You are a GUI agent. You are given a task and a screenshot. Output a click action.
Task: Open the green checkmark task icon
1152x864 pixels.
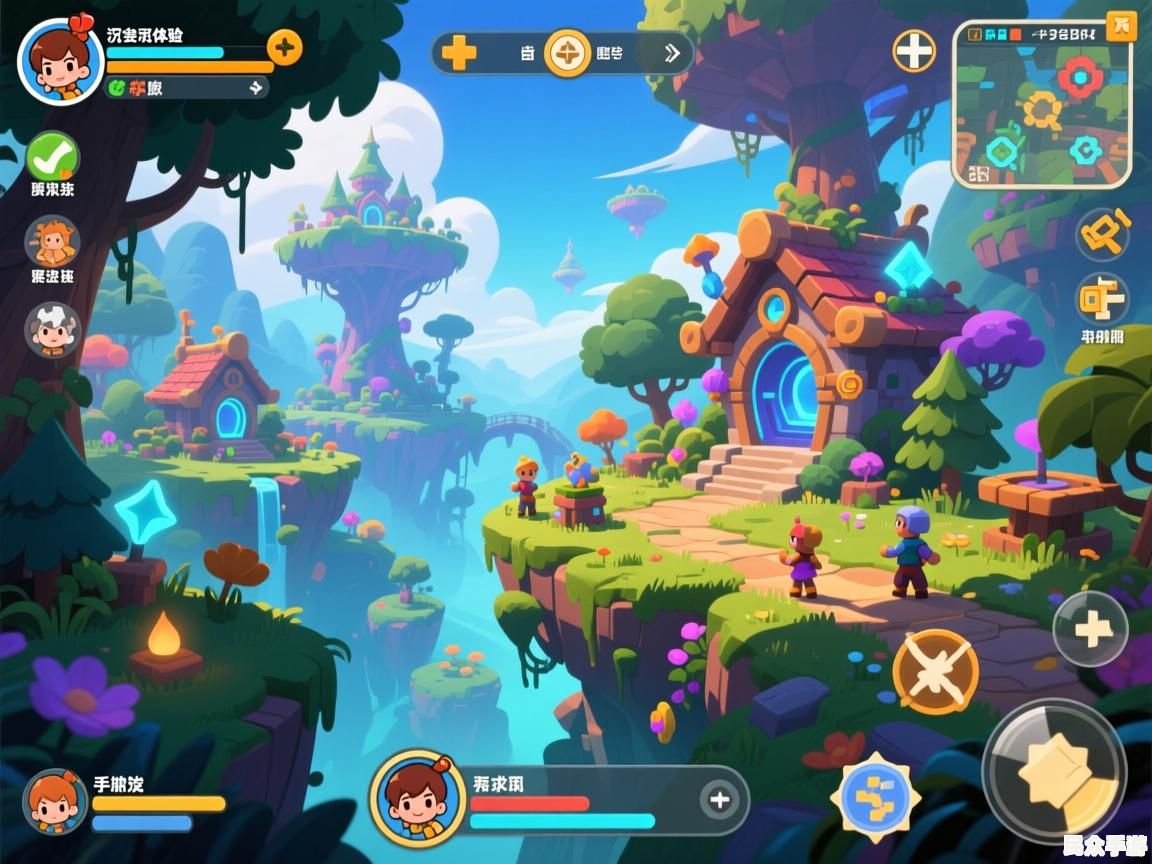(52, 157)
